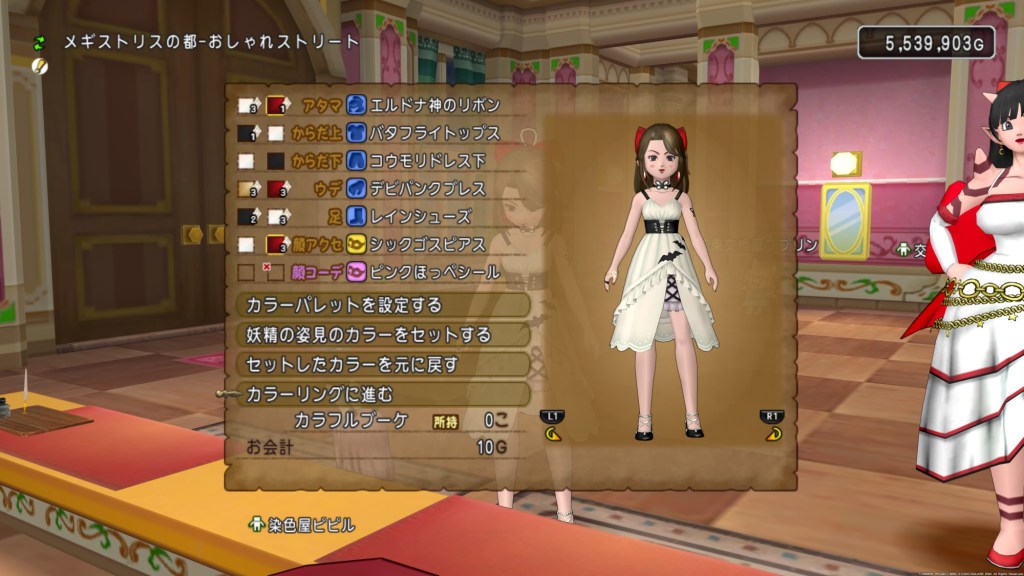Click the red color swatch beside 顔アクセ
The width and height of the screenshot is (1024, 576).
[277, 244]
